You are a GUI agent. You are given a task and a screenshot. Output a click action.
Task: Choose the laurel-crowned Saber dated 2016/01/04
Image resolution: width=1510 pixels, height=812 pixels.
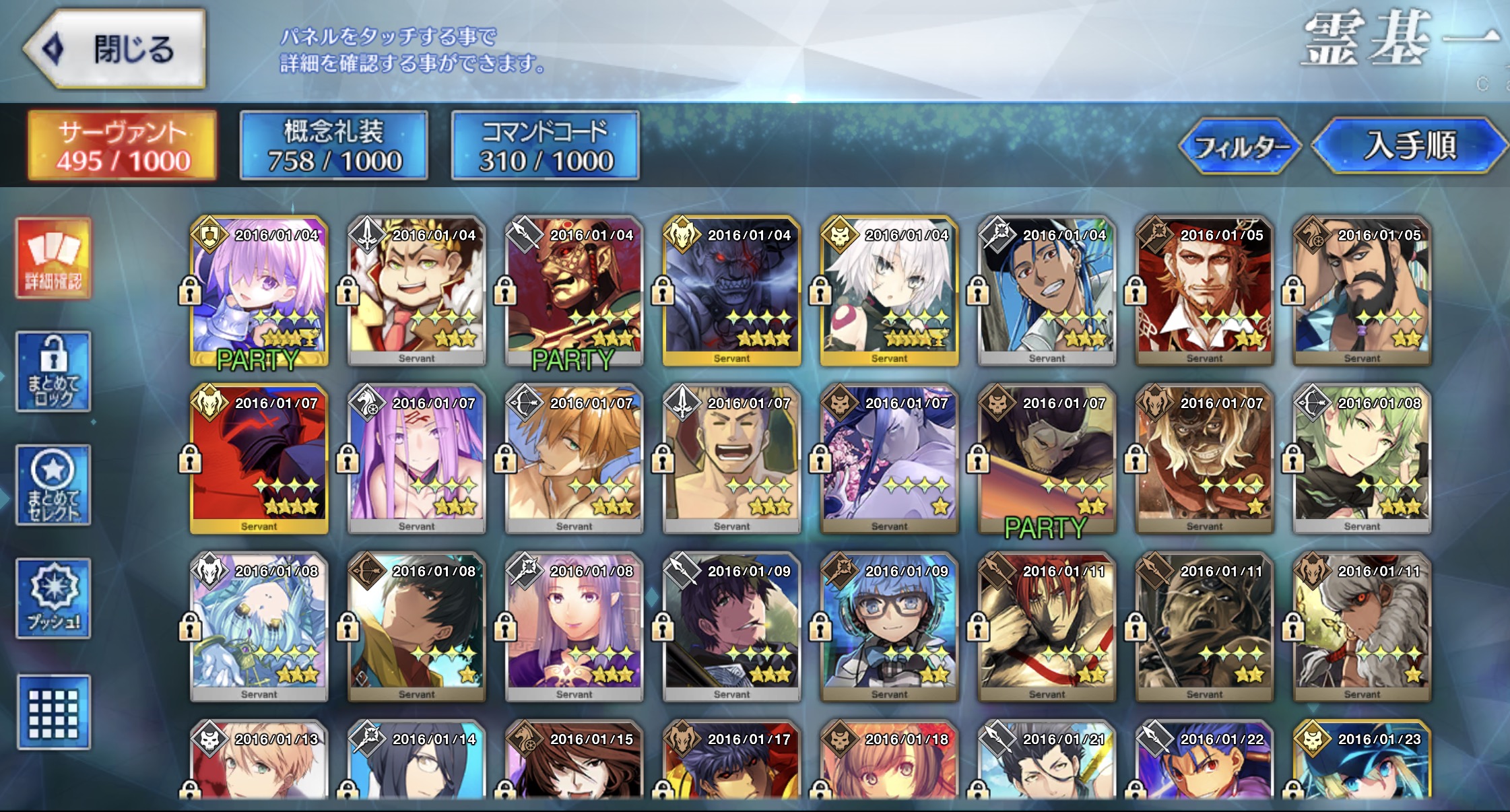tap(417, 291)
